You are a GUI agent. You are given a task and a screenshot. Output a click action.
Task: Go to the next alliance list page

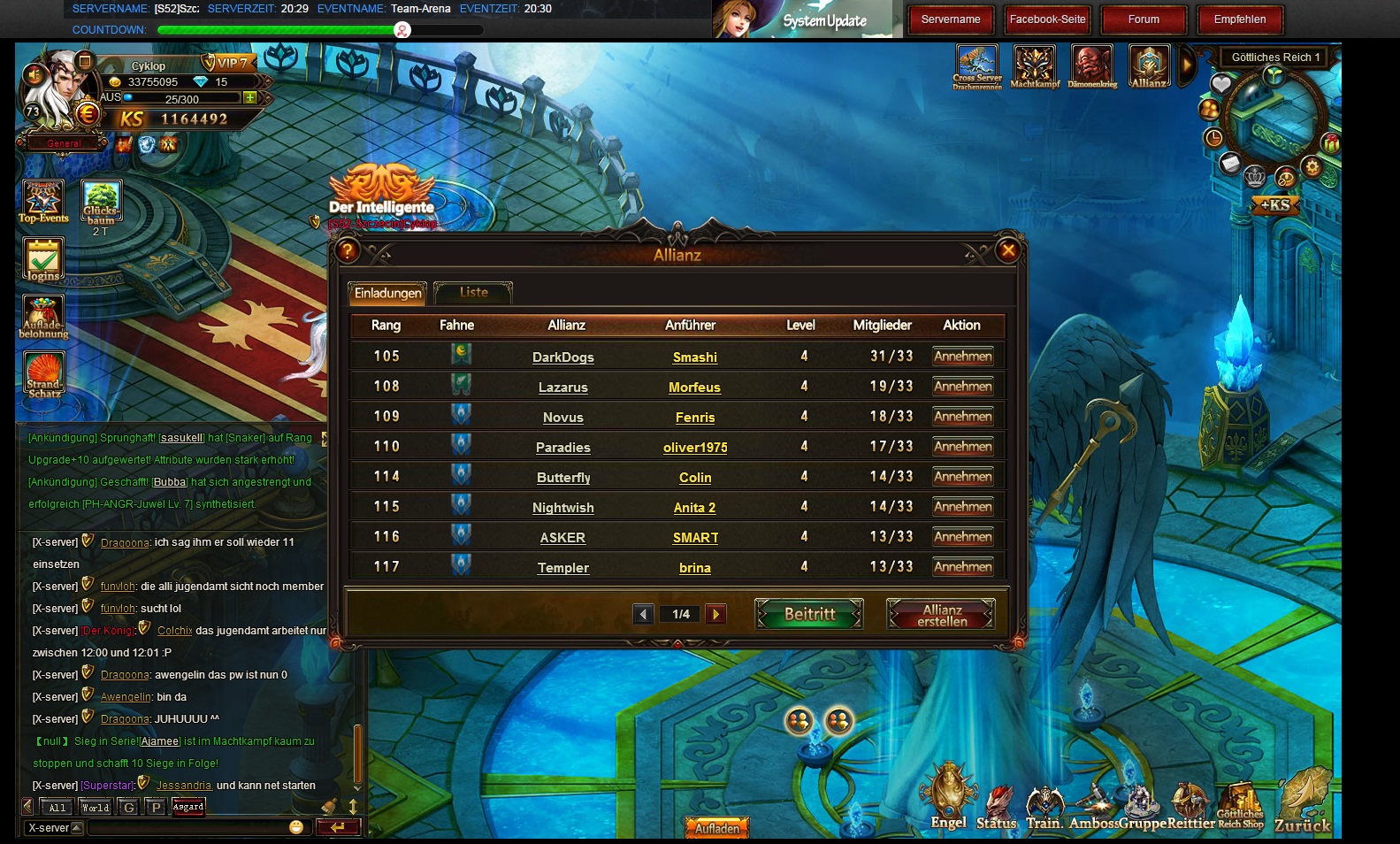click(x=716, y=614)
